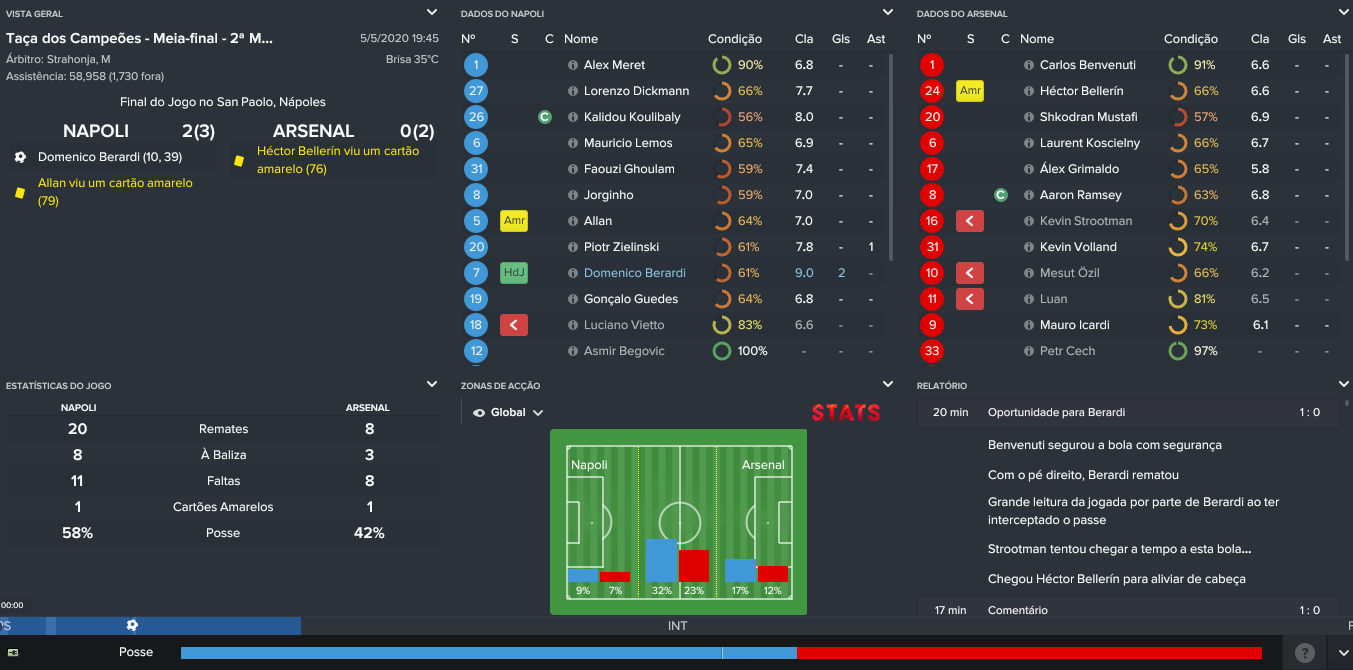This screenshot has height=670, width=1353.
Task: Open info icon for Petr Cech
Action: 1029,351
